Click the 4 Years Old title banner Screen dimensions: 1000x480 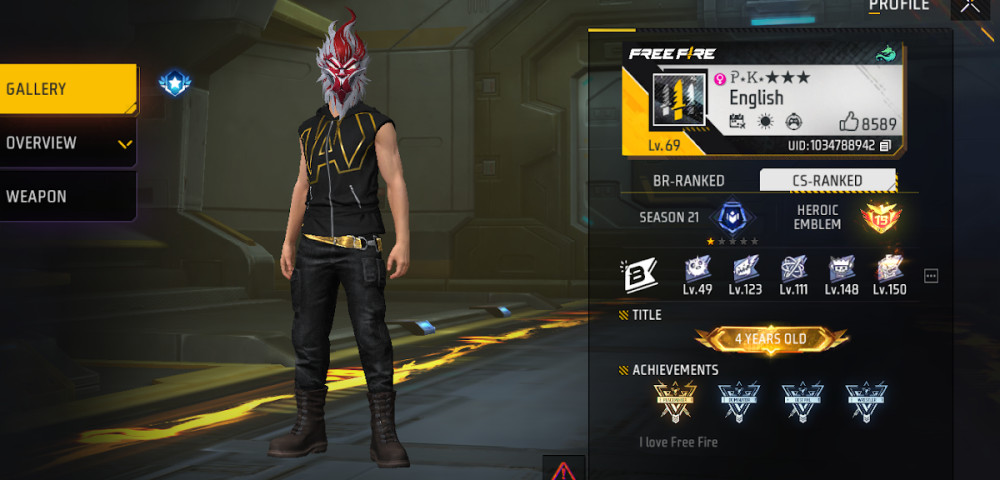click(771, 339)
